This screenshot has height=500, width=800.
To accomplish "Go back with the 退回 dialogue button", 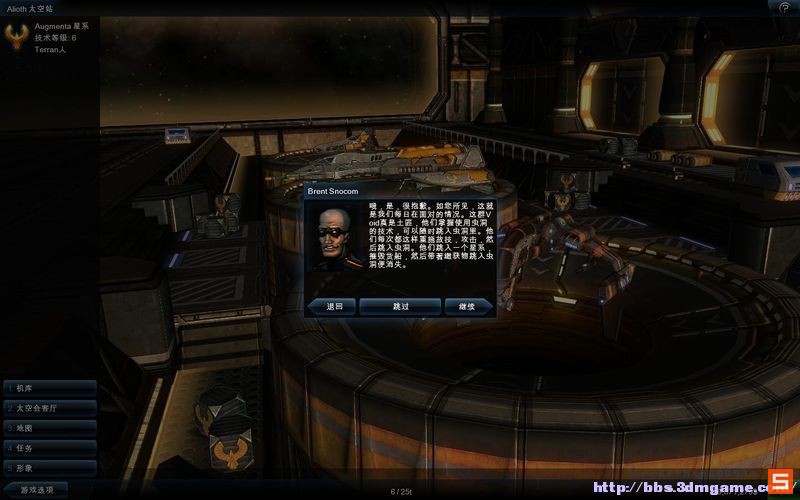I will click(x=333, y=306).
